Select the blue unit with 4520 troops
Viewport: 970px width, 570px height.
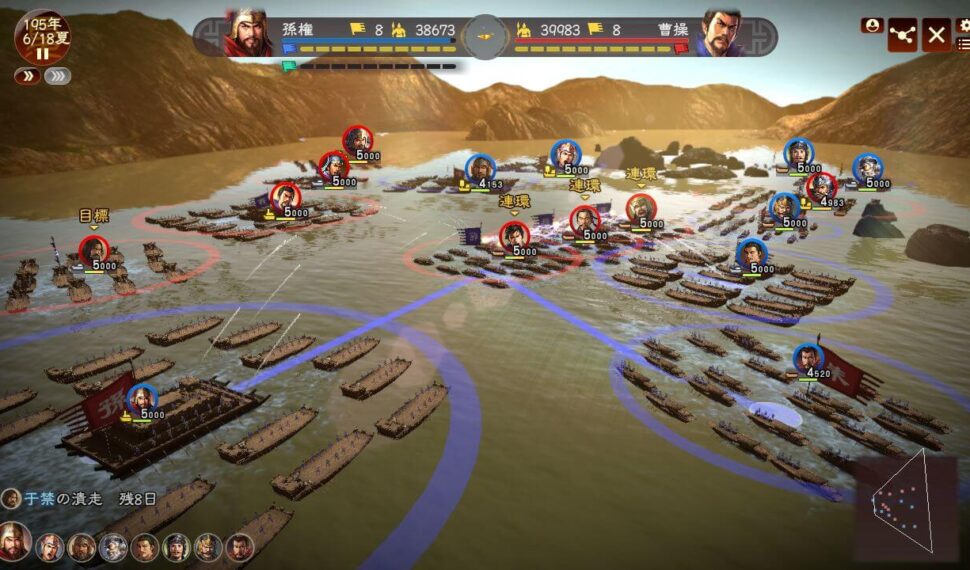[808, 359]
